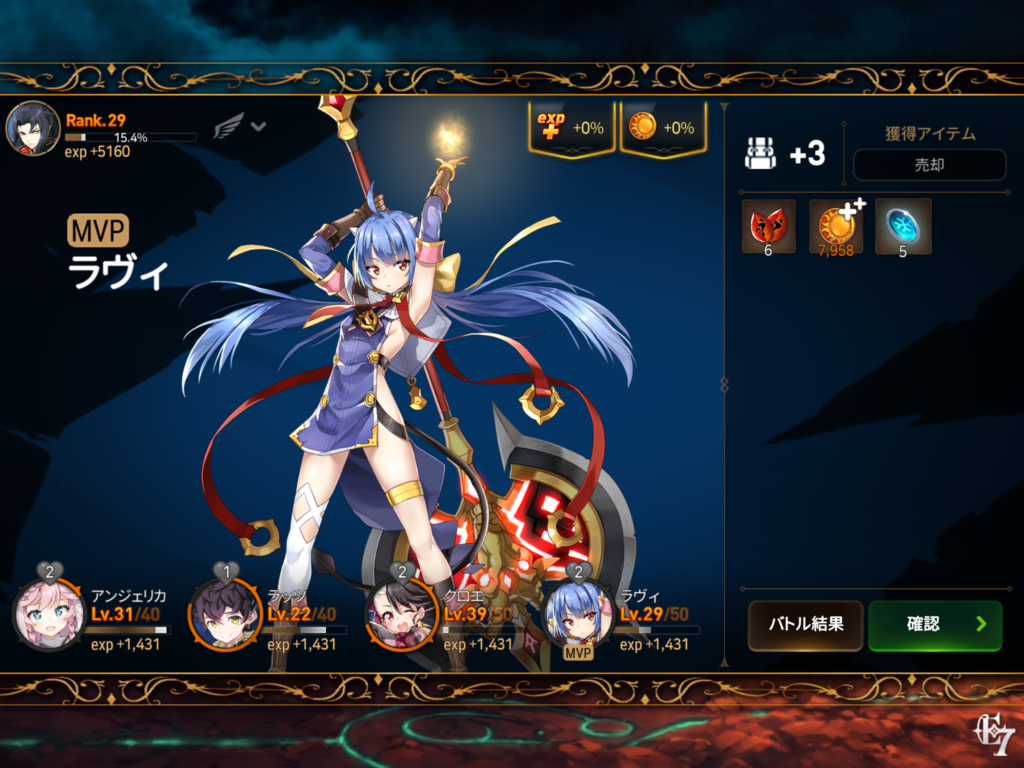Screen dimensions: 1024x768
Task: Click the 売却 sell button
Action: 929,165
